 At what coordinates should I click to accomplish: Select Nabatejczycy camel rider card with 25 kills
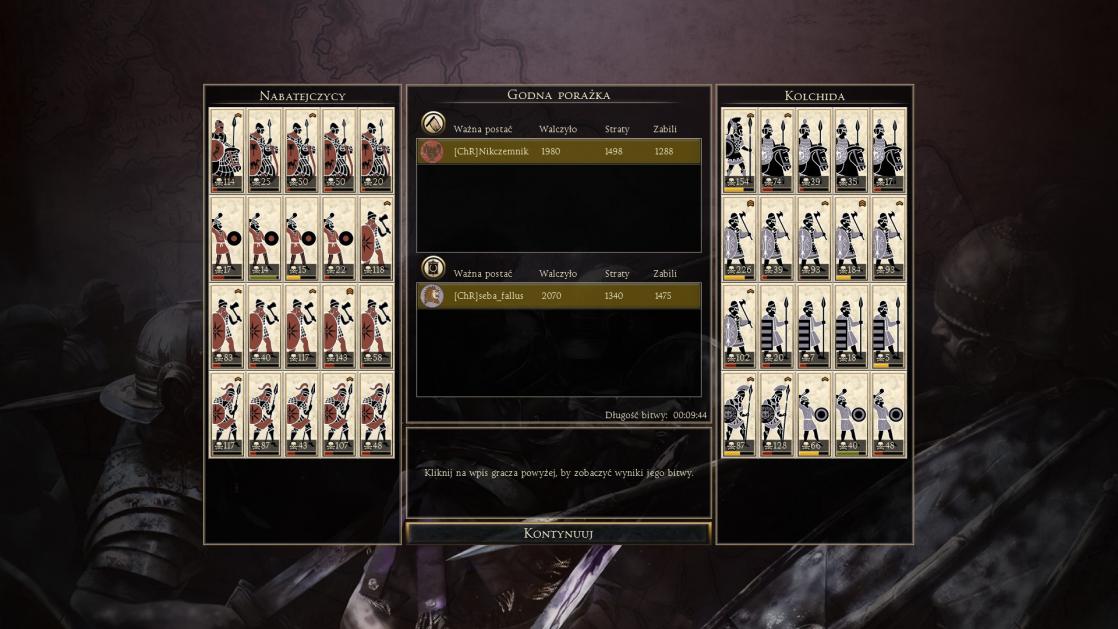pos(264,150)
